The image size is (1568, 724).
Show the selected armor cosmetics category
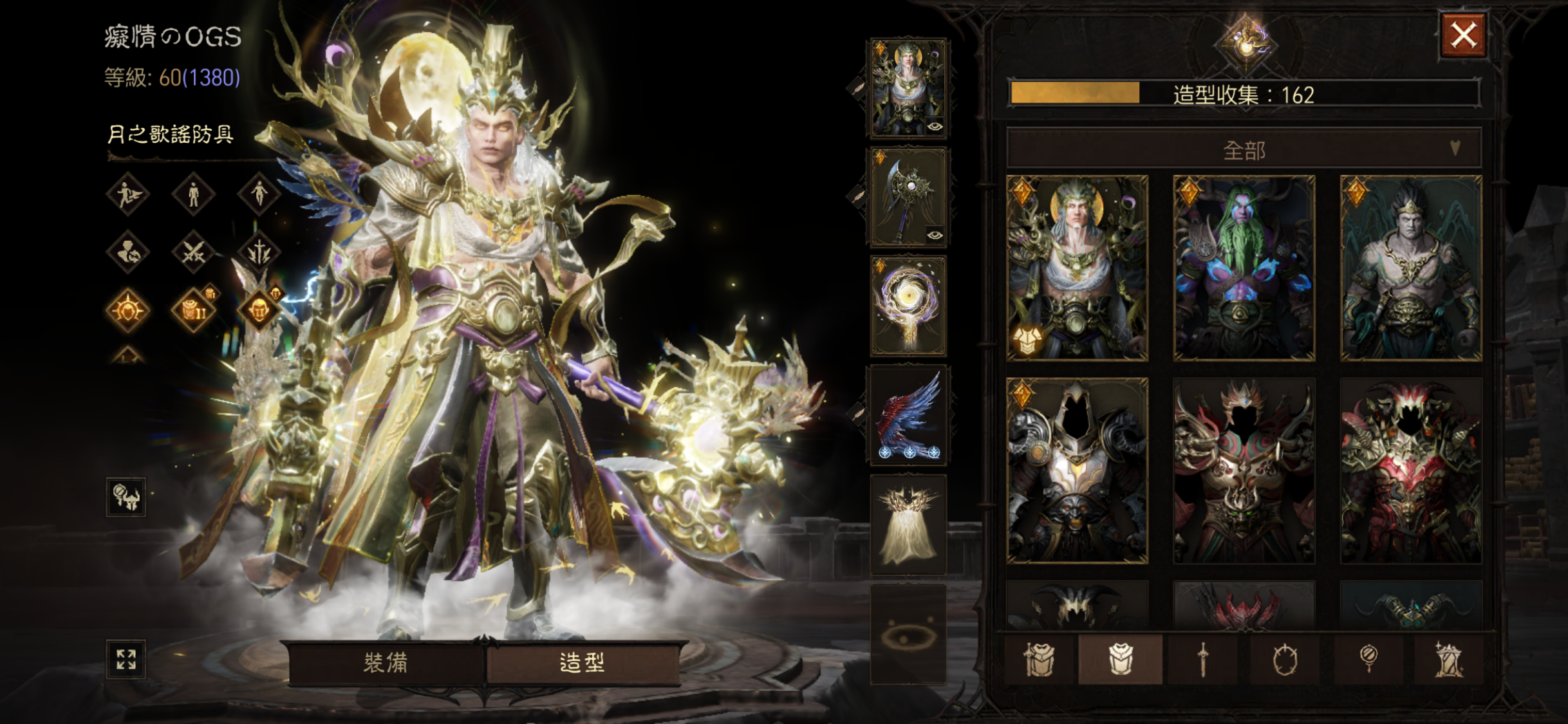1120,660
